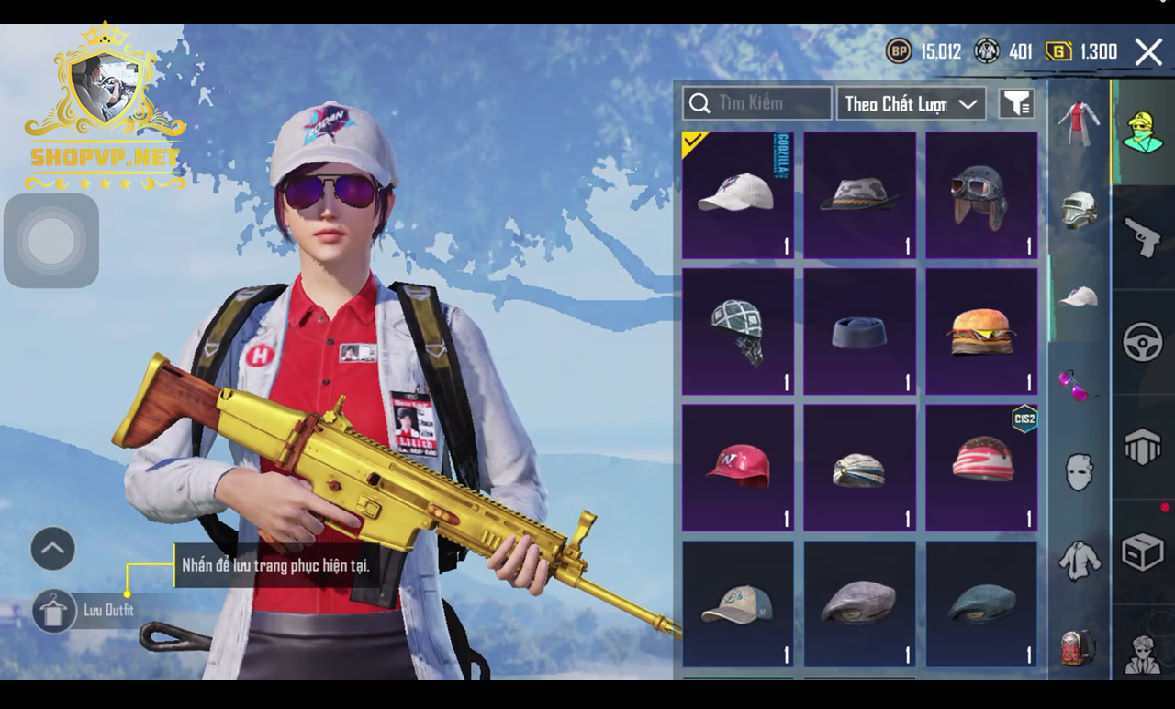Choose the aviator cap with goggles

coord(981,195)
